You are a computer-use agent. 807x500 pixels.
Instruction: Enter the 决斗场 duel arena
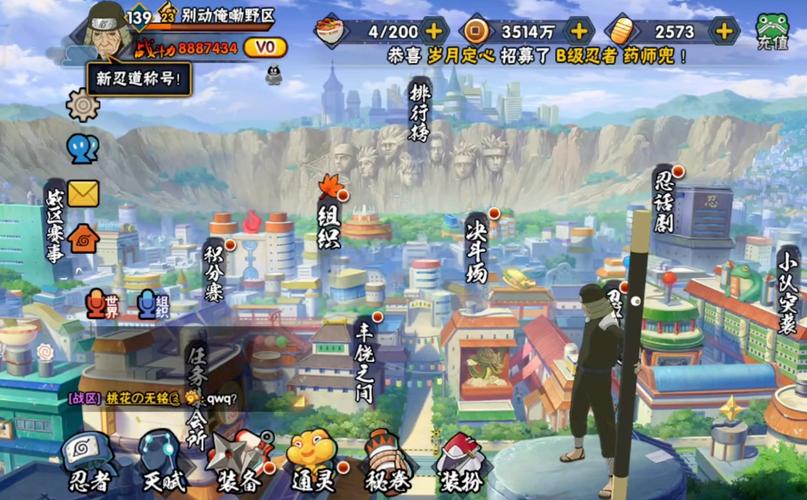pyautogui.click(x=478, y=247)
